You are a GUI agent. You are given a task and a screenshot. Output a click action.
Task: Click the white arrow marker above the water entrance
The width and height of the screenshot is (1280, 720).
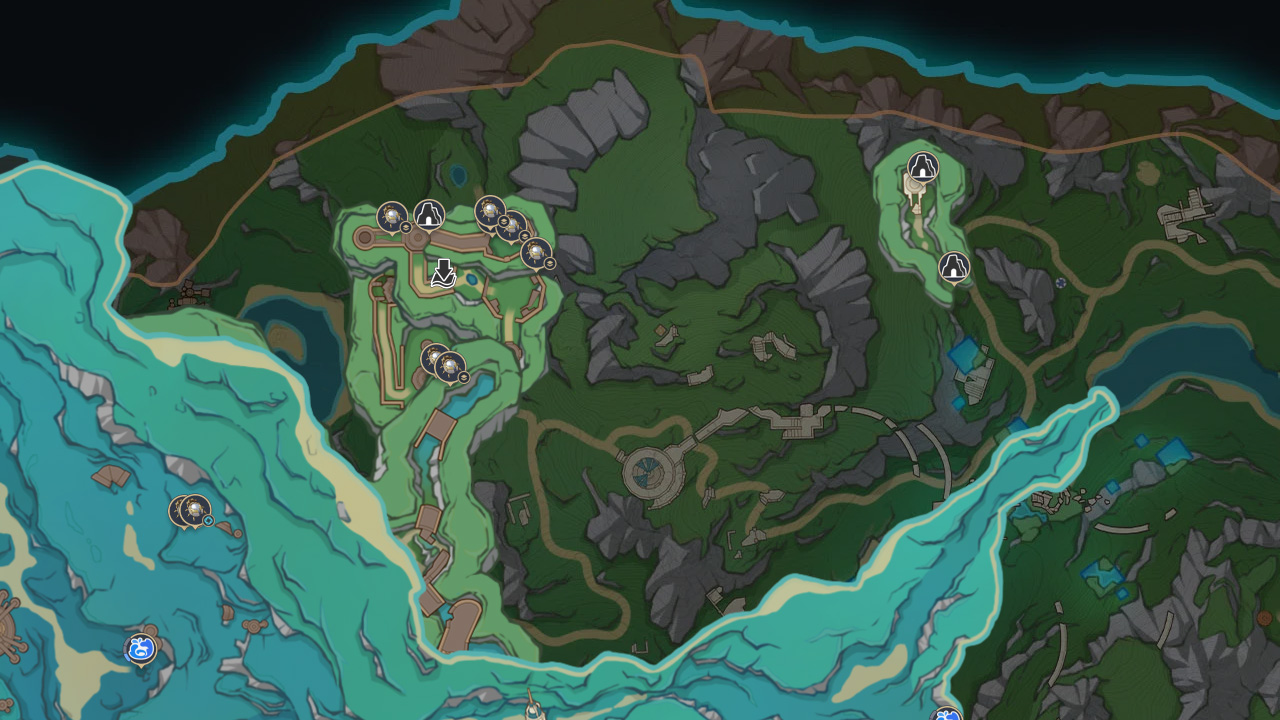[x=443, y=272]
